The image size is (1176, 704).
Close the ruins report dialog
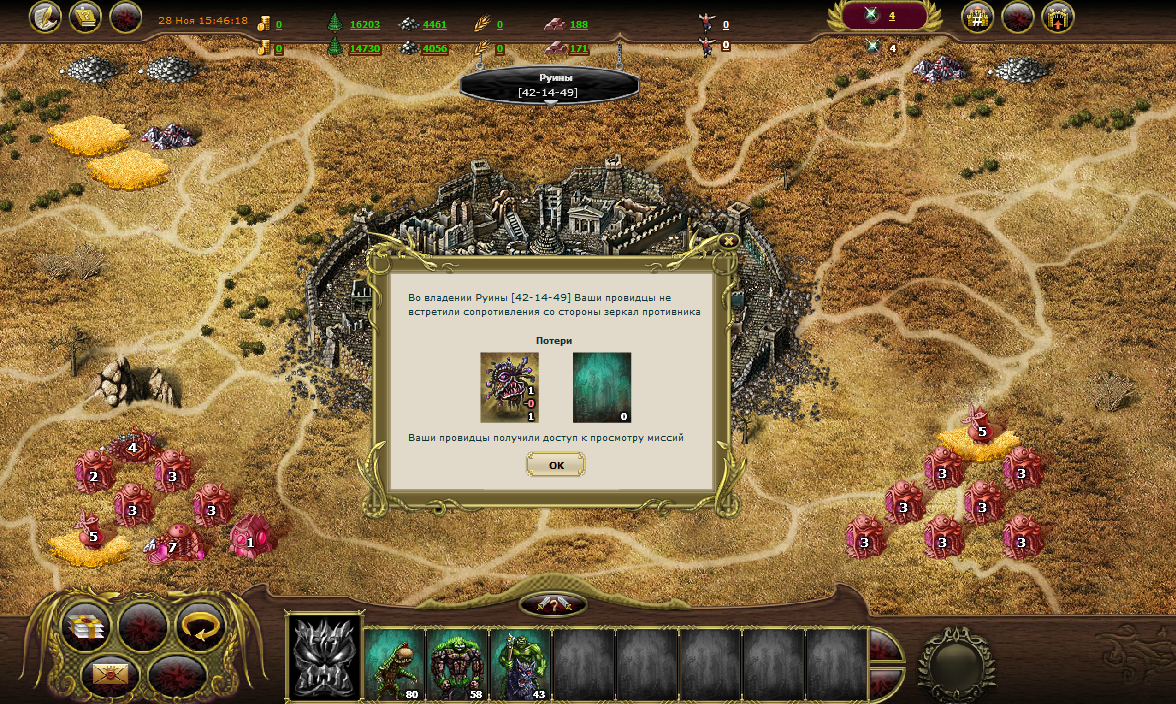click(729, 241)
